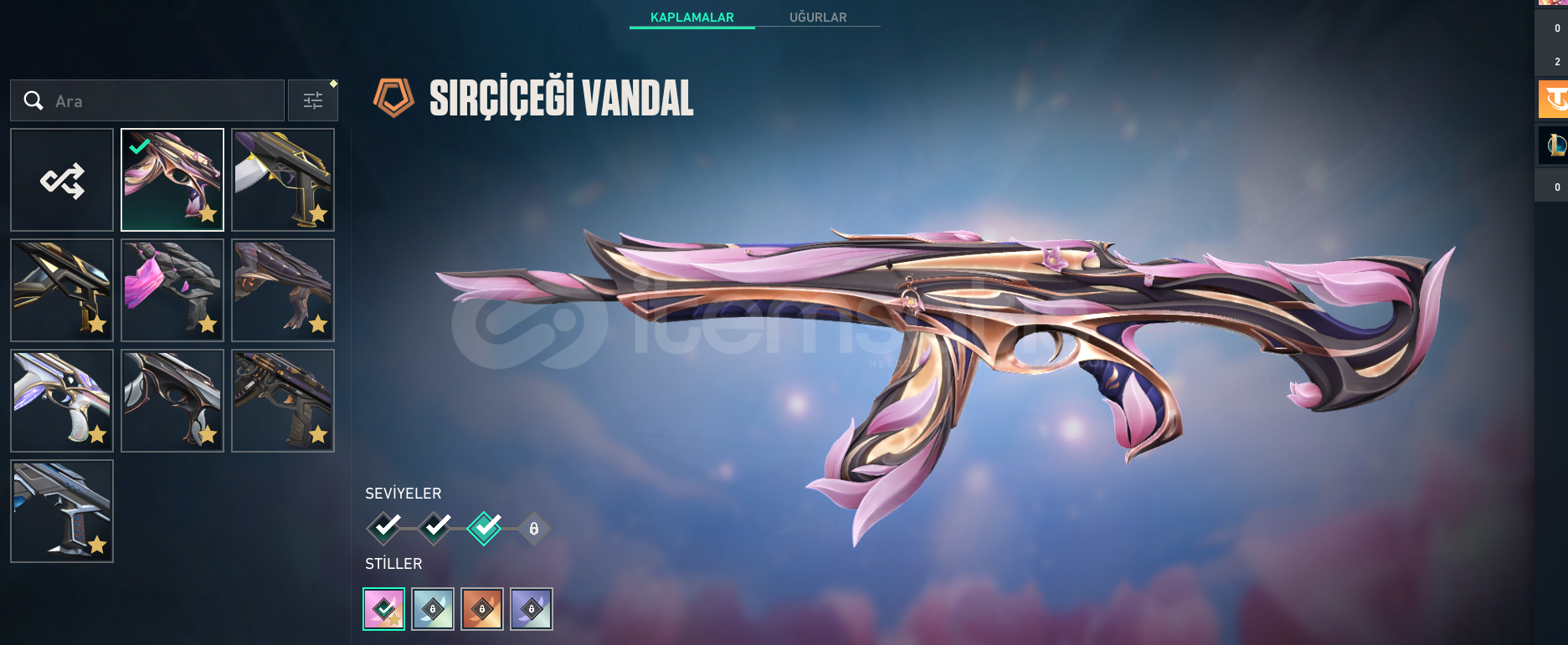Choose the pink style variant swatch
Image resolution: width=1568 pixels, height=645 pixels.
(x=384, y=609)
